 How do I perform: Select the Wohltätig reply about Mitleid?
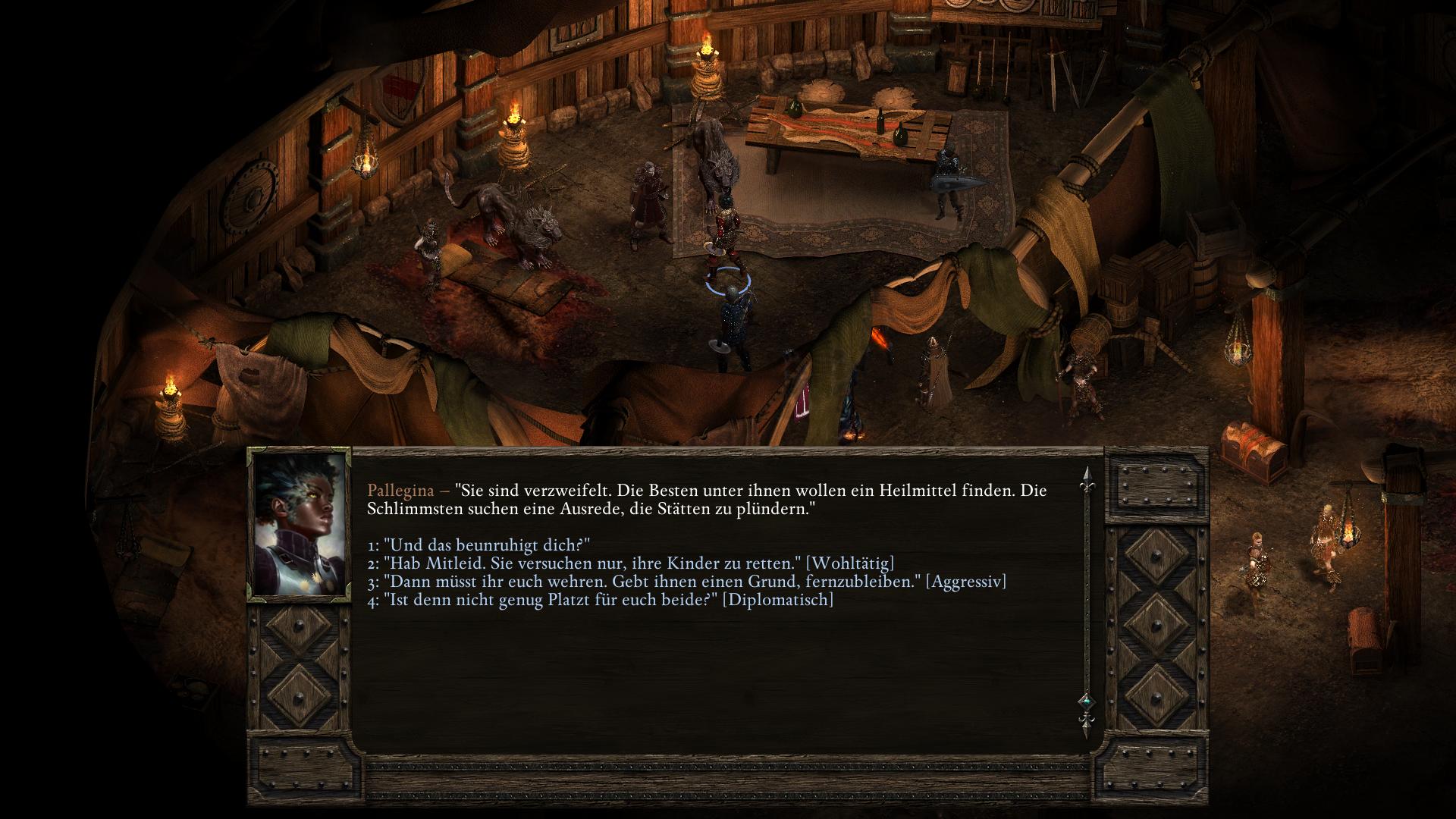point(631,563)
